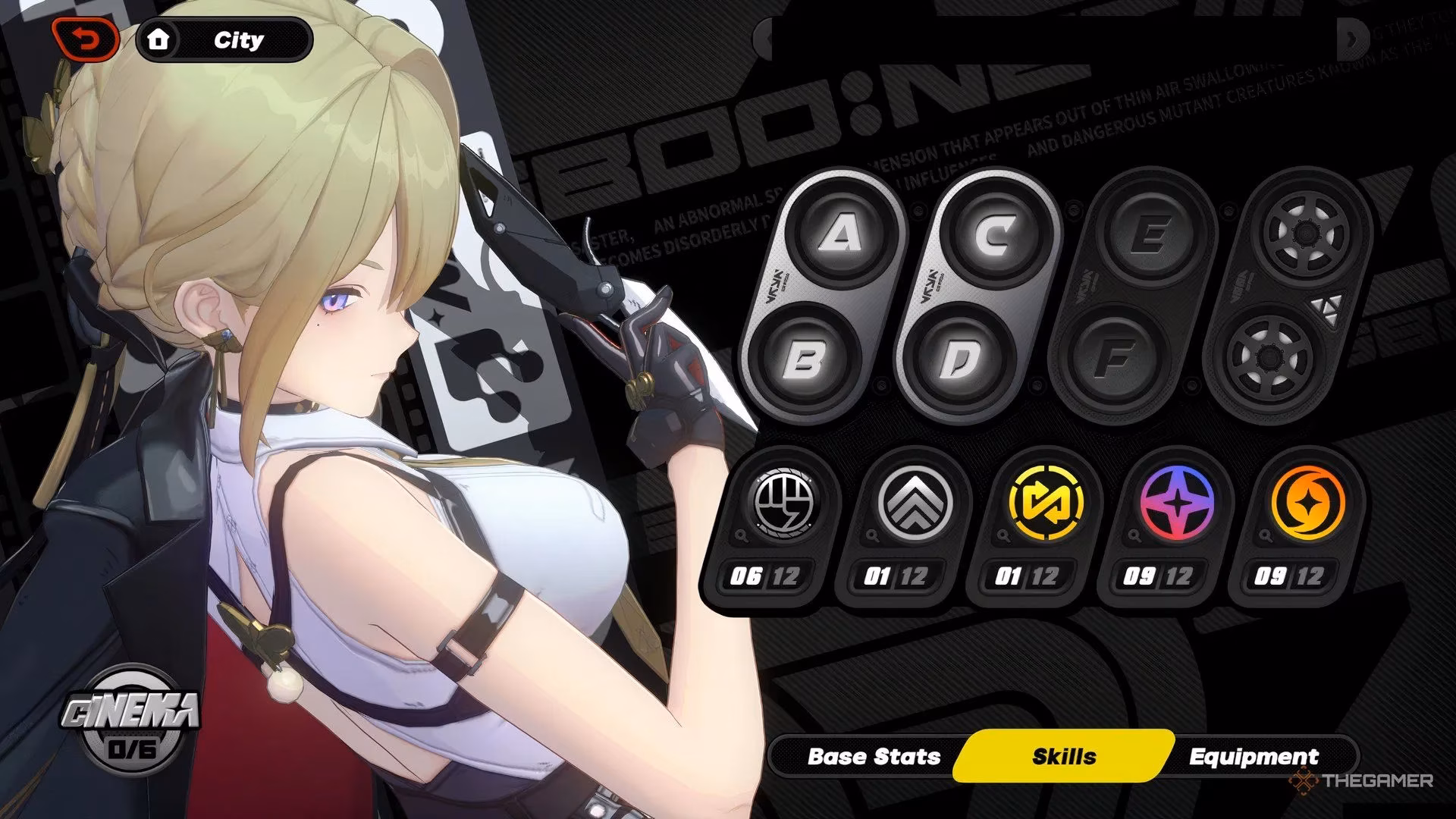Select the Skills tab
Screen dimensions: 1456x819
click(1064, 756)
